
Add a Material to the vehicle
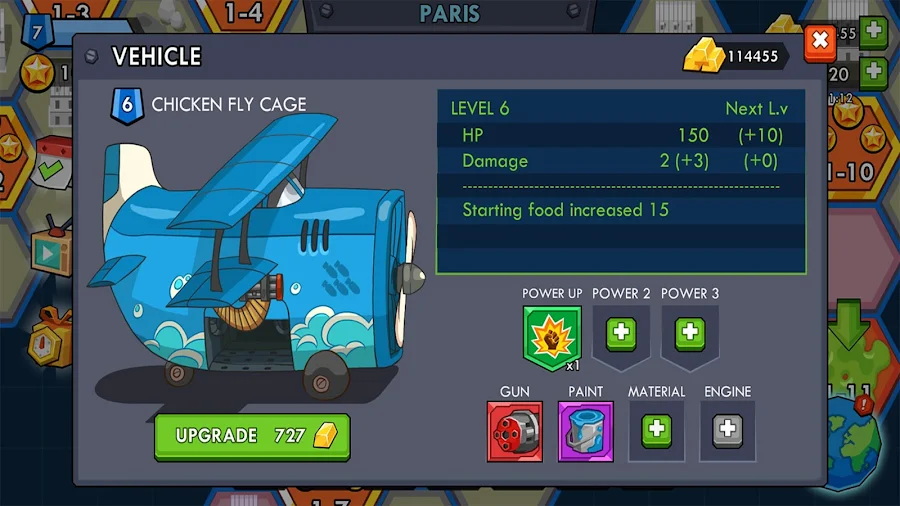point(656,431)
